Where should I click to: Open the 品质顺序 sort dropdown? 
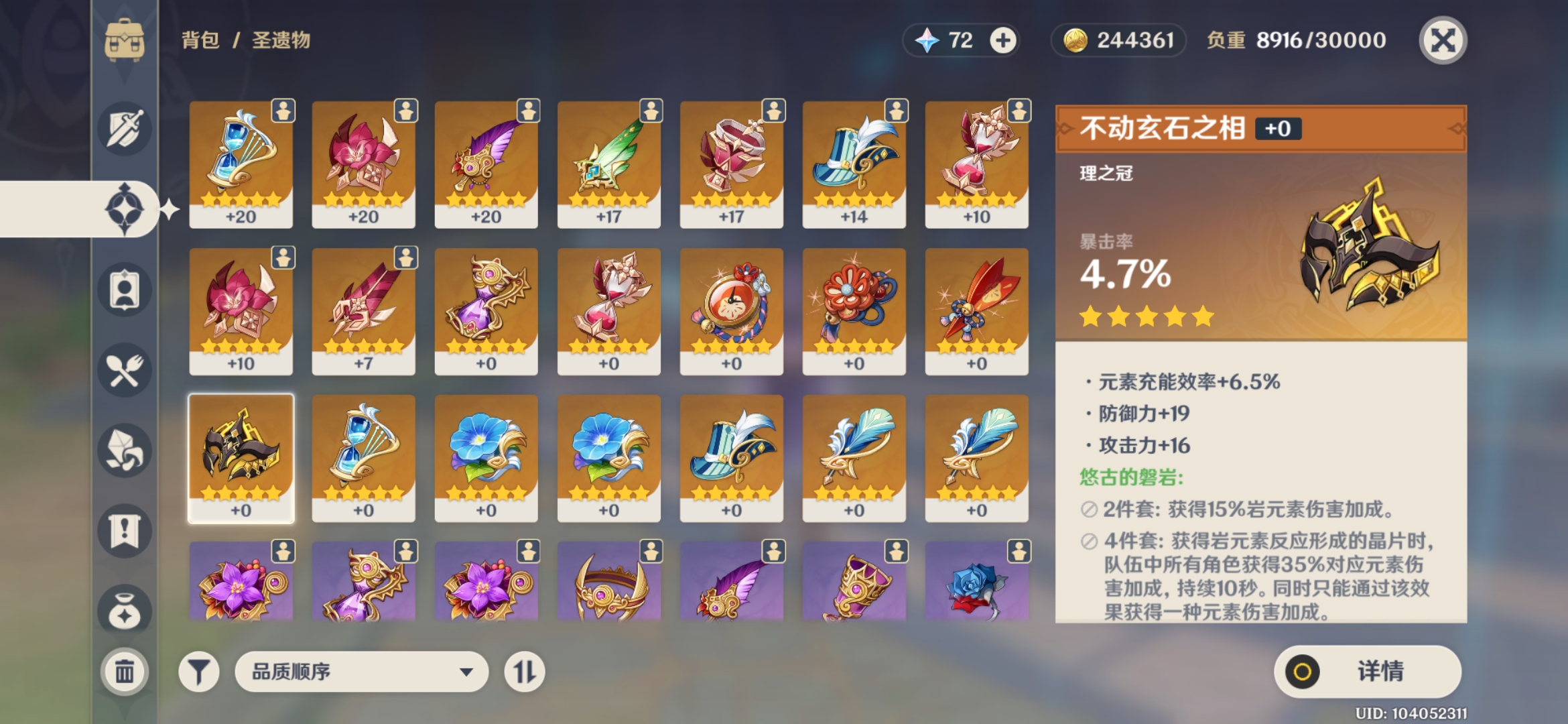(362, 670)
